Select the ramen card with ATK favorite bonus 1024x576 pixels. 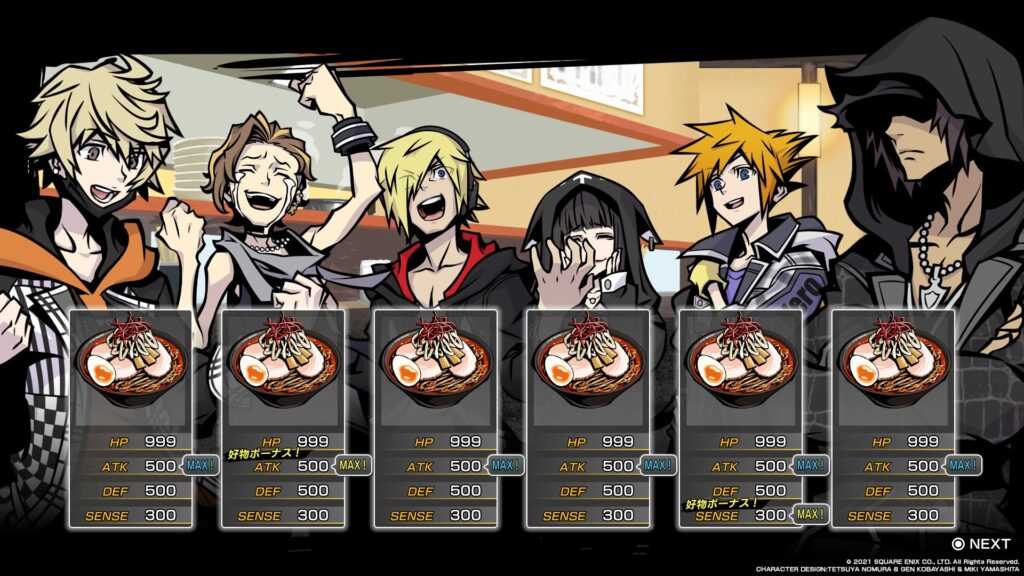[283, 418]
